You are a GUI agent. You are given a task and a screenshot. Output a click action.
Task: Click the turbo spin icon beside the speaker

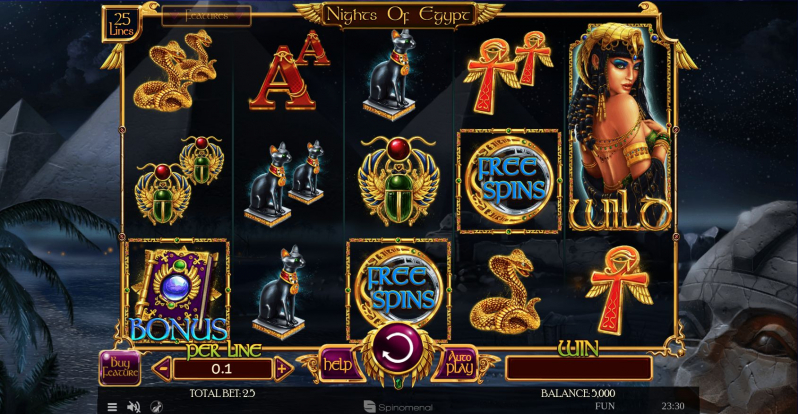(x=155, y=407)
